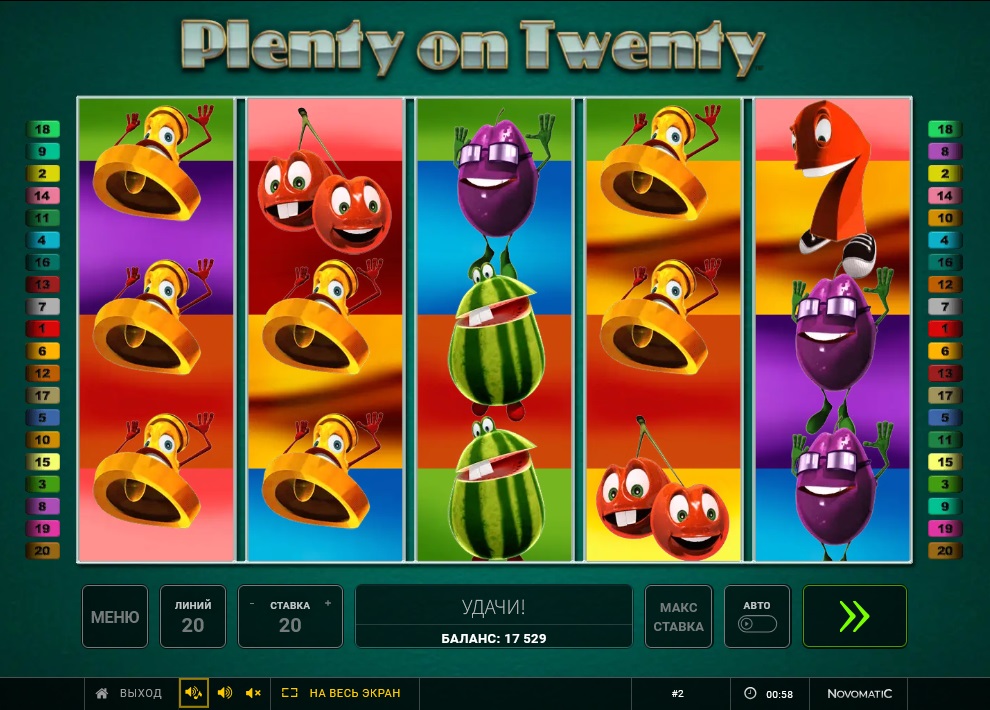Exit via the ВЫХОД home button

click(128, 693)
